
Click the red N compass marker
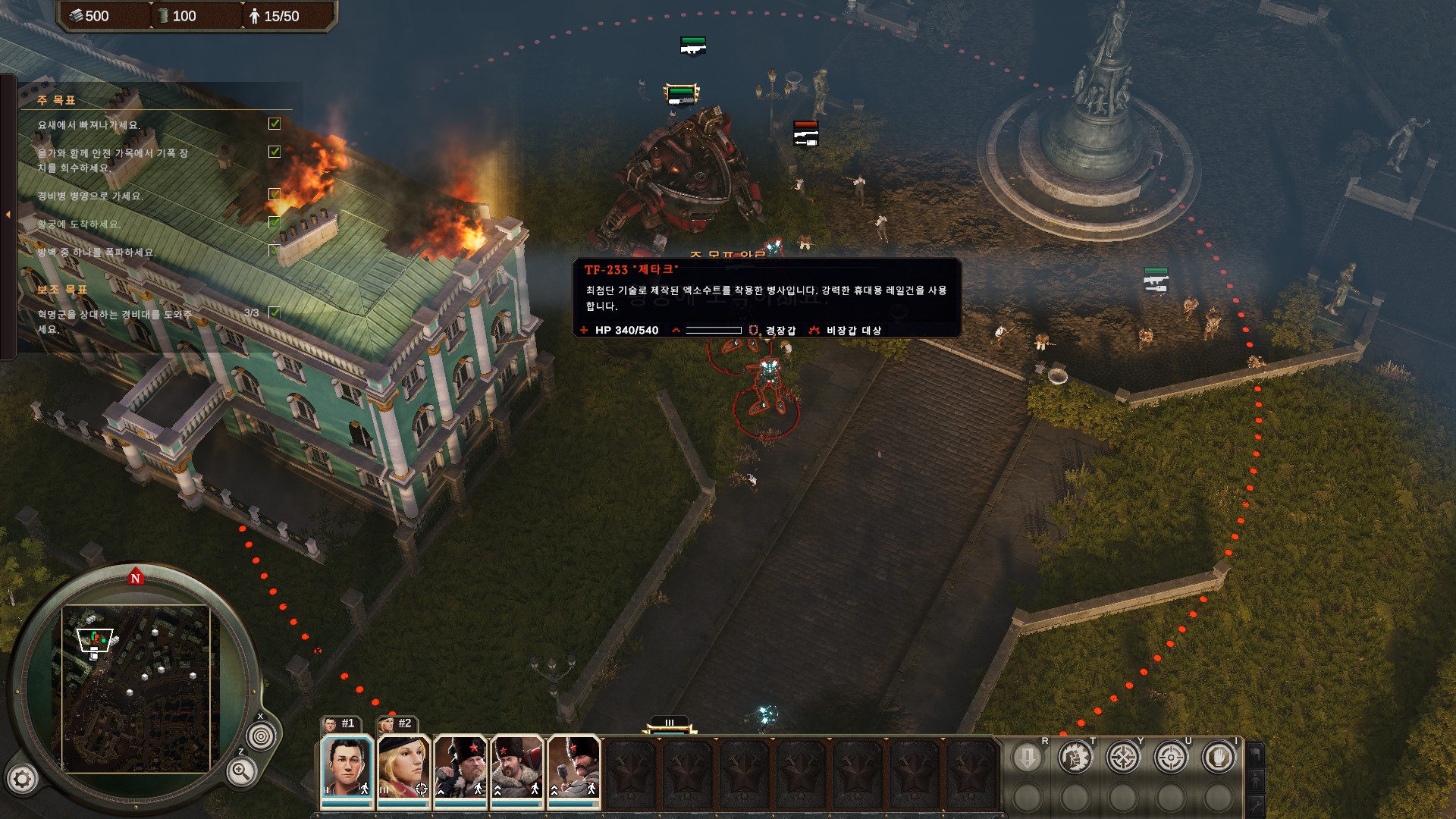coord(136,577)
